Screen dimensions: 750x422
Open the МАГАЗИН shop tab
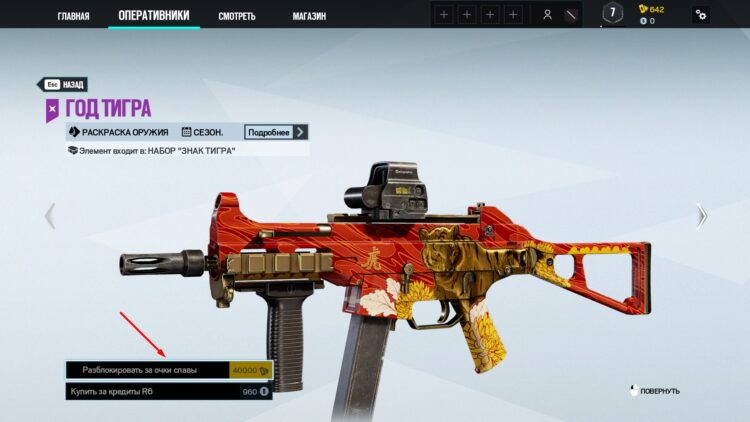click(x=314, y=16)
